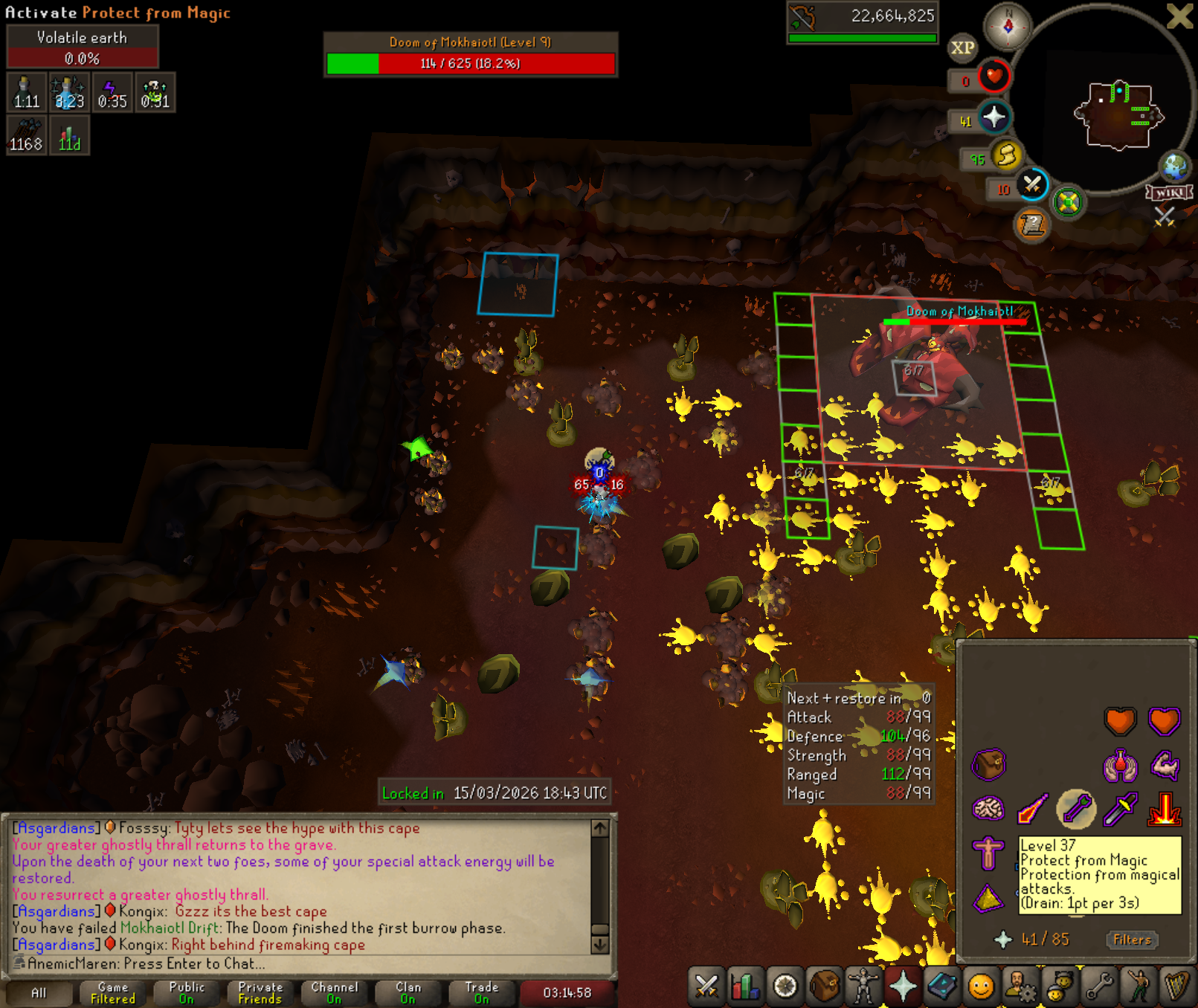This screenshot has width=1198, height=1008.
Task: Click the compass to face north
Action: pos(1008,26)
